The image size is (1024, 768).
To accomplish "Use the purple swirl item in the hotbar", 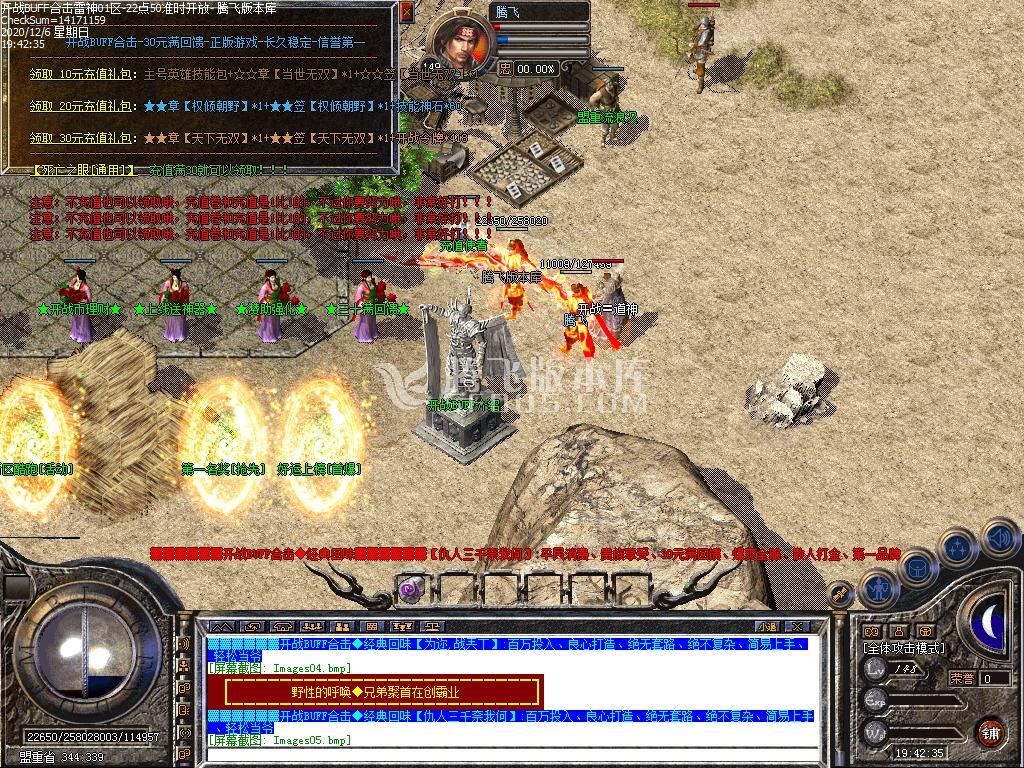I will (408, 589).
